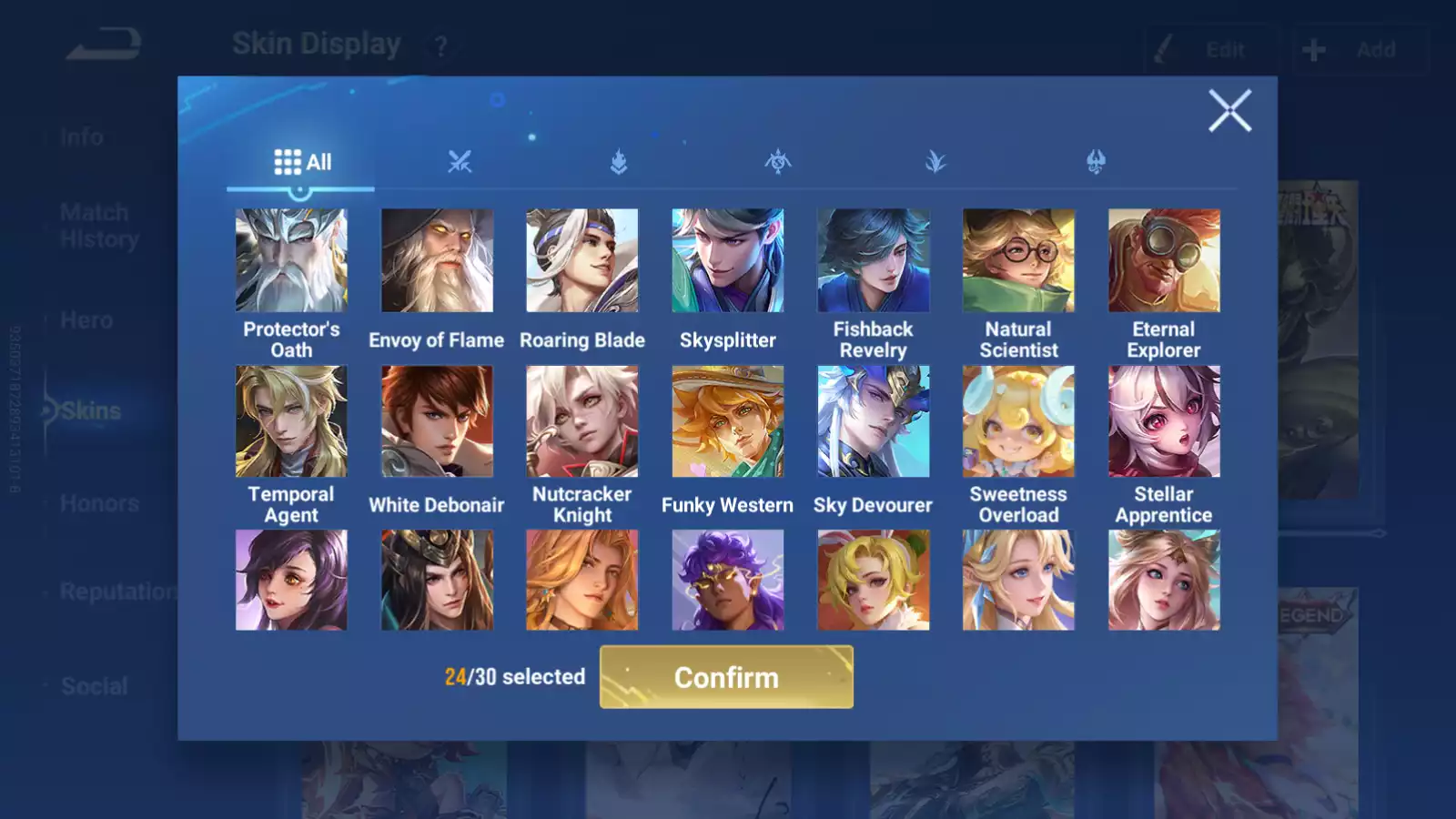Select the Nutcracker Knight skin
The height and width of the screenshot is (819, 1456).
582,421
